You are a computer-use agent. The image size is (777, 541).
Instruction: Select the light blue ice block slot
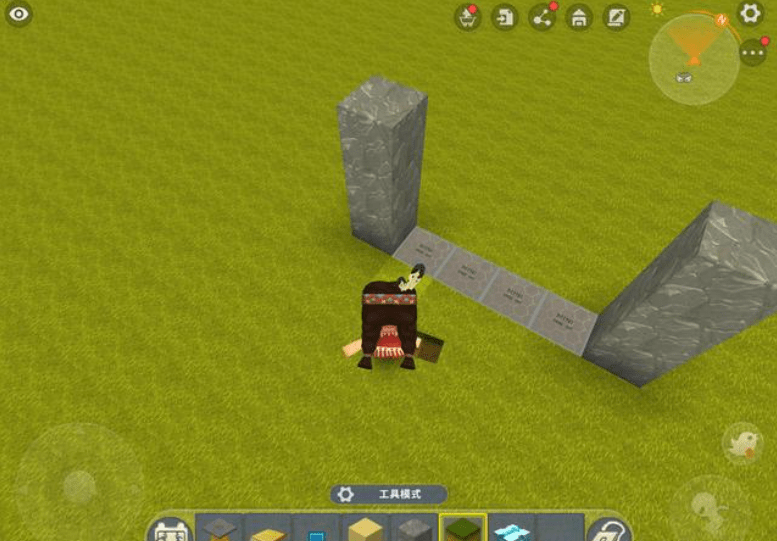(x=511, y=529)
